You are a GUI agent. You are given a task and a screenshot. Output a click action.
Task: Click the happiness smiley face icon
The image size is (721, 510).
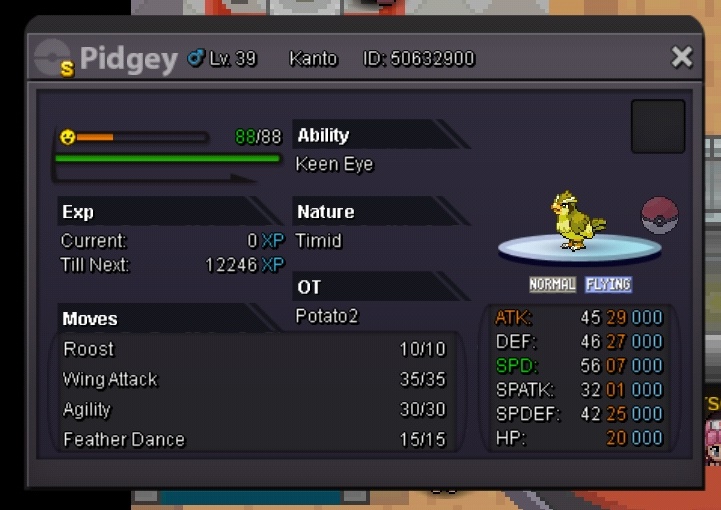(x=68, y=137)
